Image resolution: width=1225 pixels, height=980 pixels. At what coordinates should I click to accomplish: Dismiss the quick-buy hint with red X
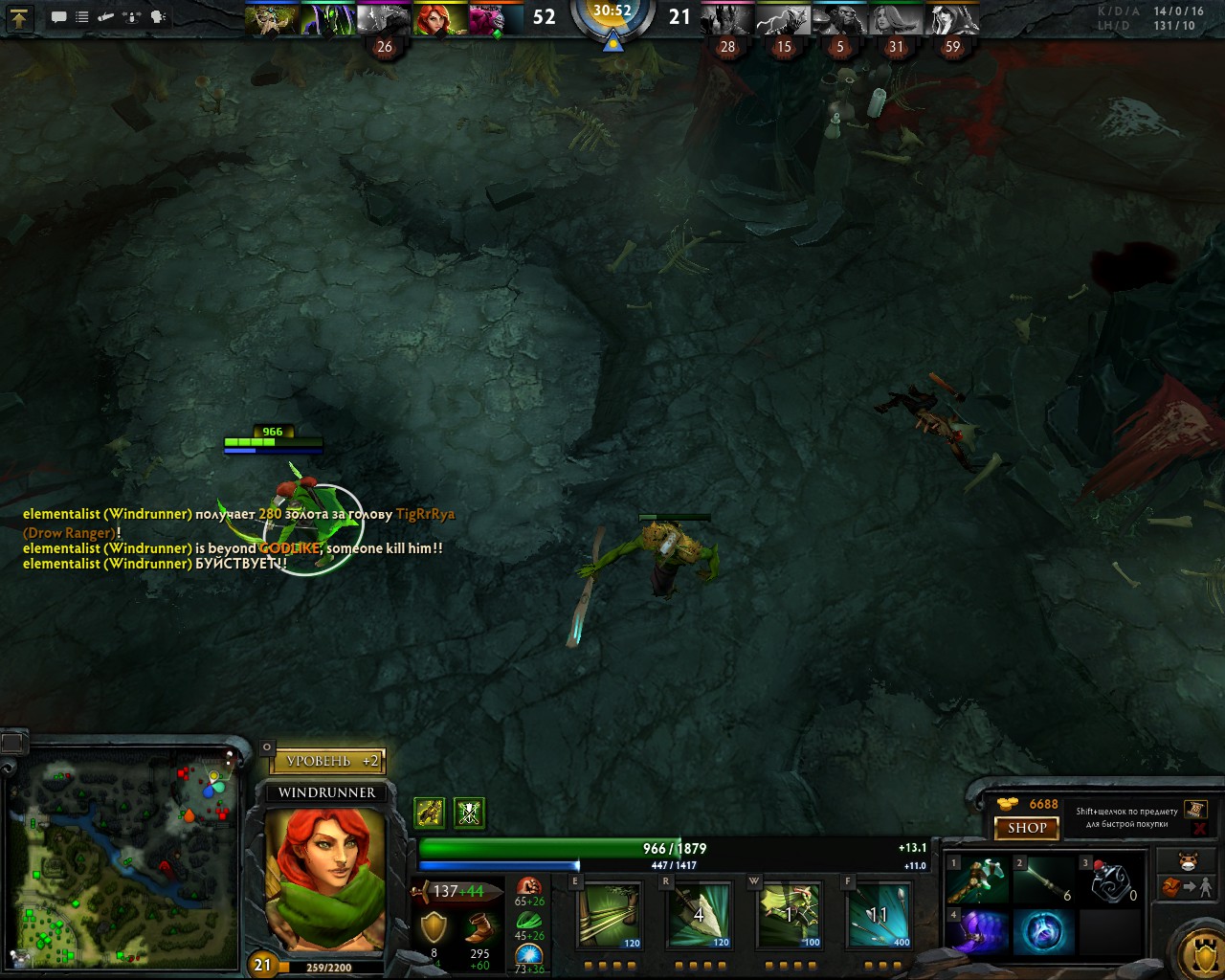[x=1200, y=828]
